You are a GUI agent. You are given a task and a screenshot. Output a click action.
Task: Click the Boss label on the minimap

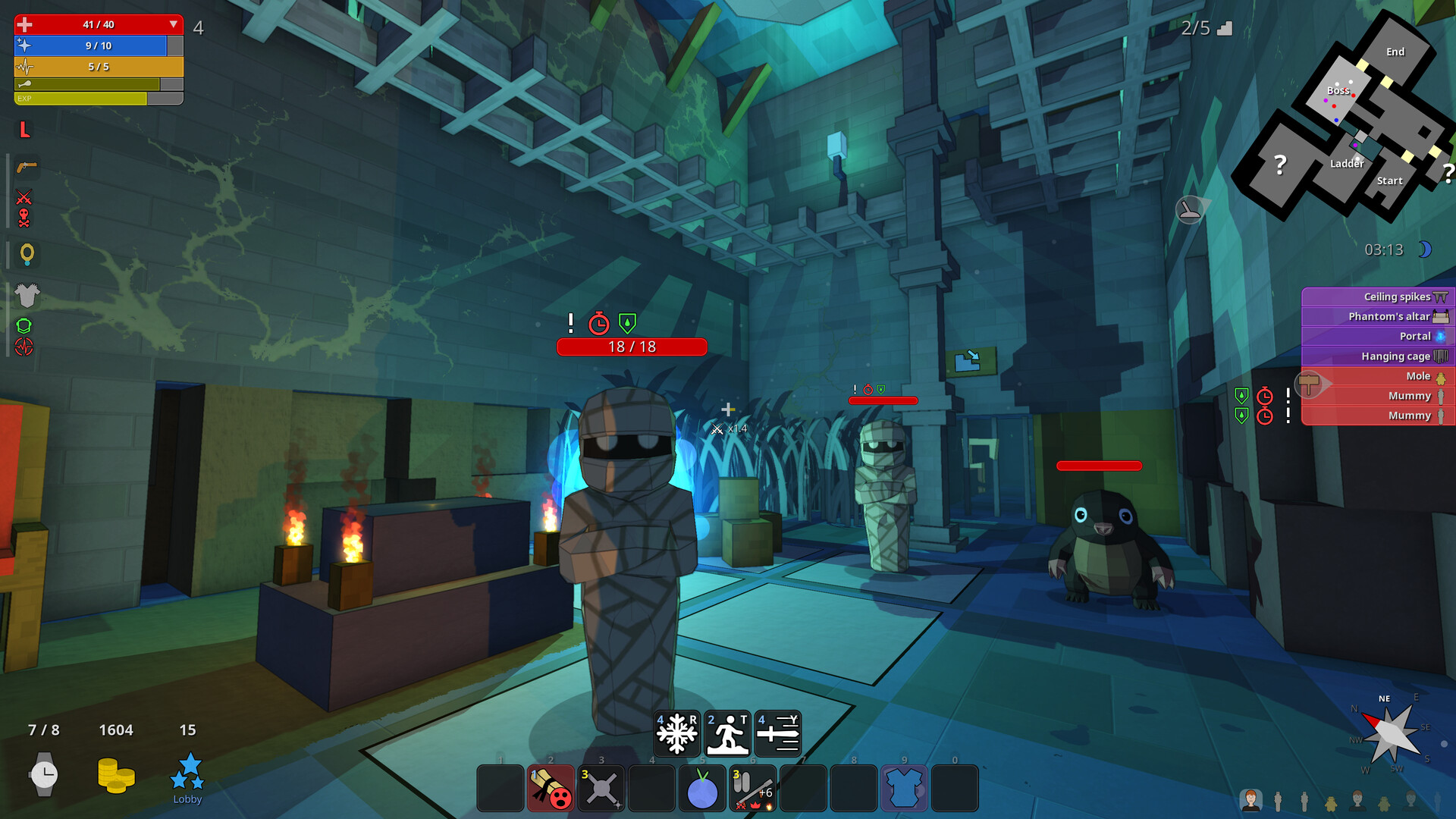pyautogui.click(x=1337, y=90)
